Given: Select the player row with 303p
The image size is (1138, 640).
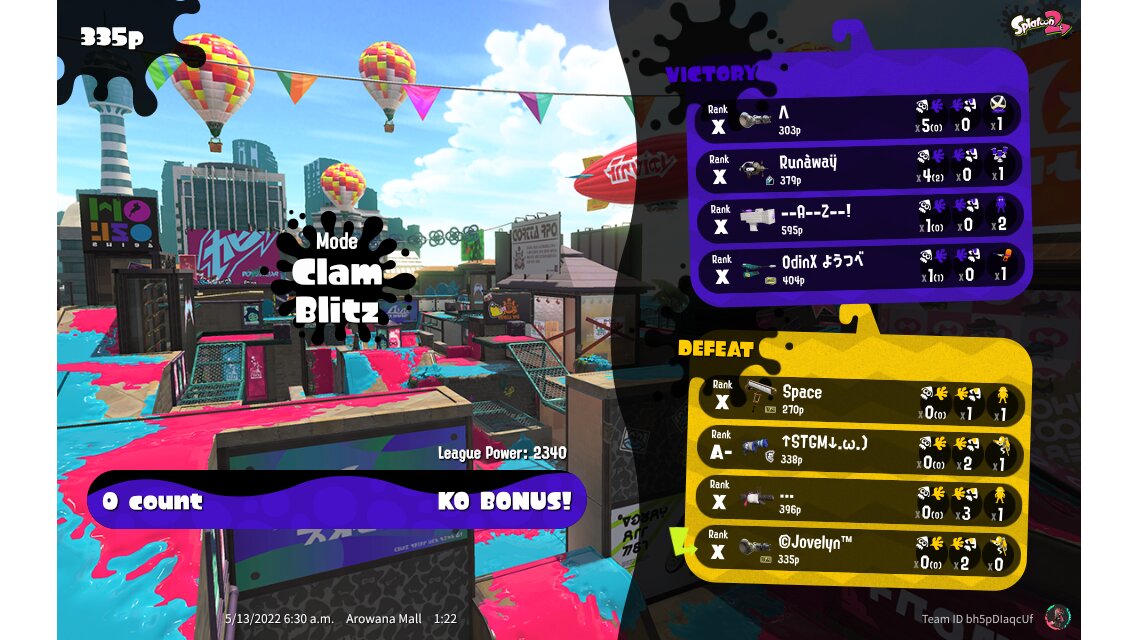Looking at the screenshot, I should click(x=858, y=118).
